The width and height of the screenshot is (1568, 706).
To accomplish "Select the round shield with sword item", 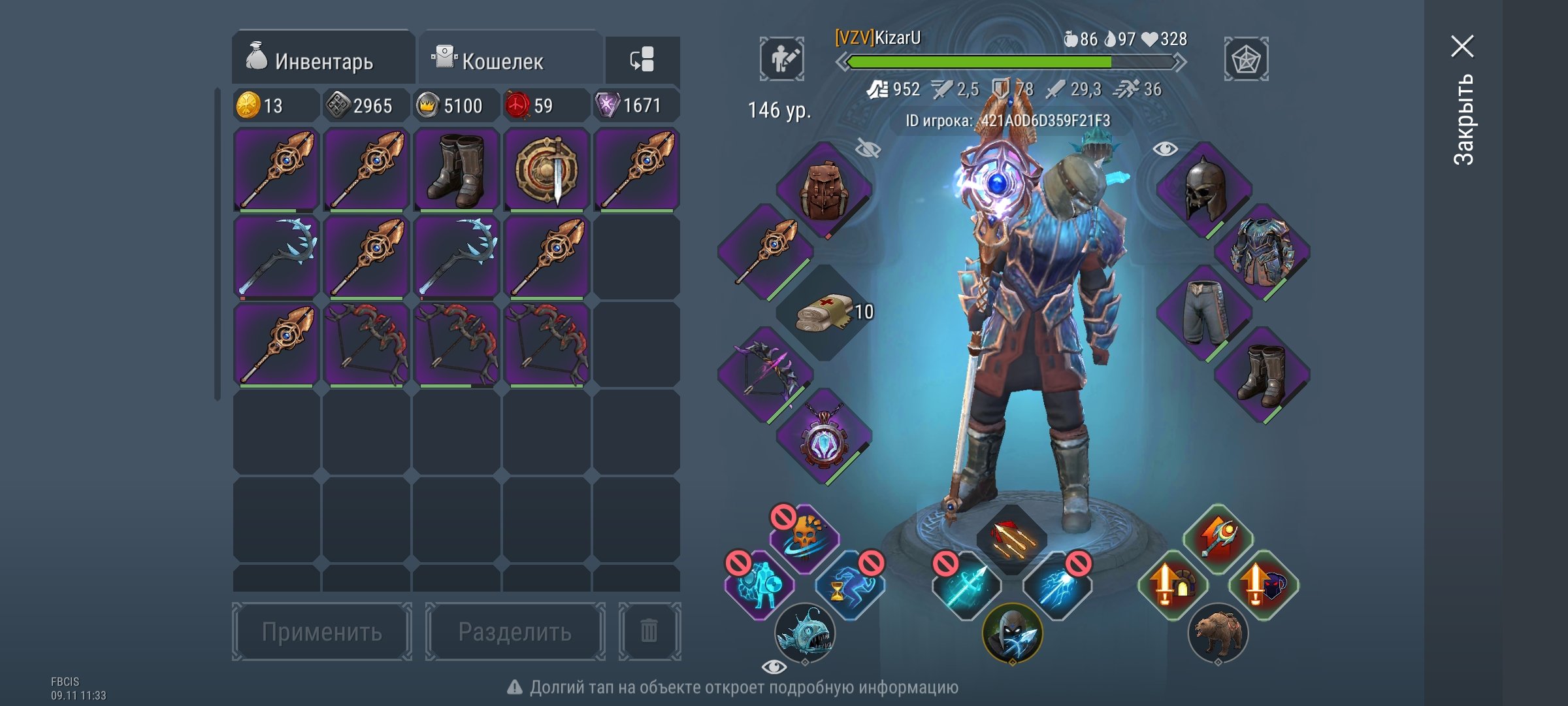I will 547,169.
